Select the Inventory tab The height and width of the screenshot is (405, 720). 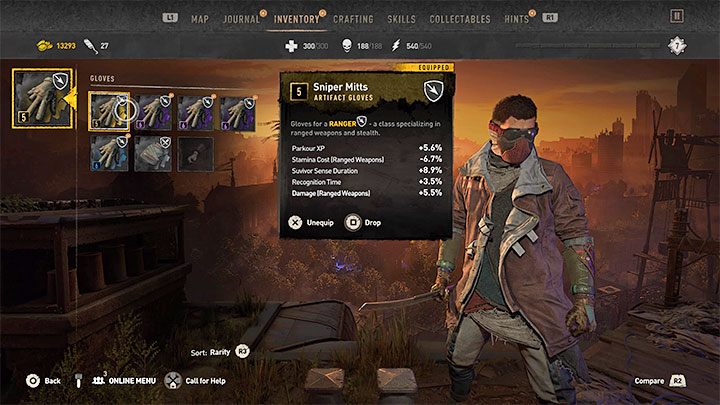click(x=297, y=18)
